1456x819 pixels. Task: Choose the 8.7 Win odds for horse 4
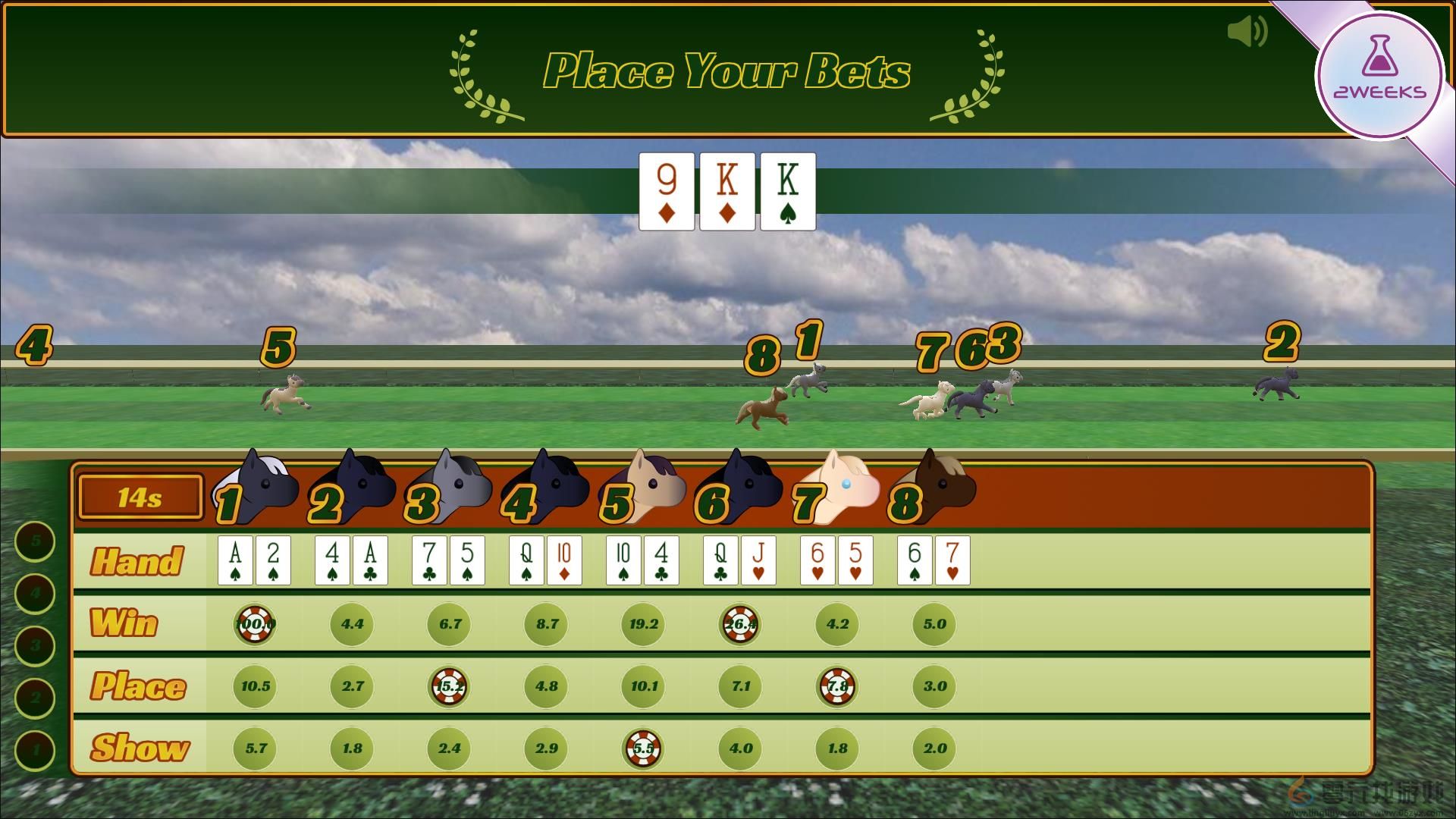pyautogui.click(x=546, y=624)
